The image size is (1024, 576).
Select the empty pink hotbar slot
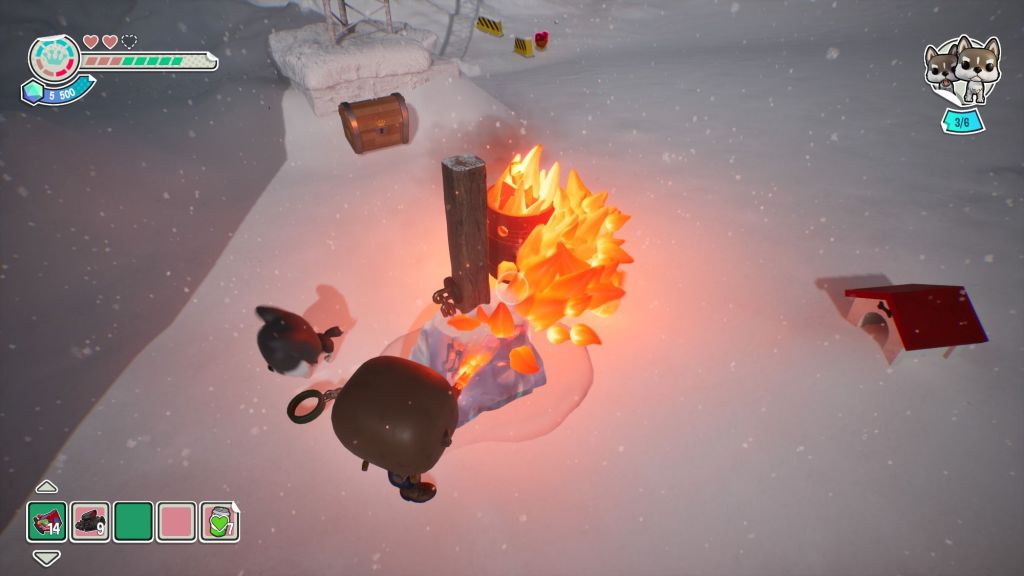coord(176,522)
